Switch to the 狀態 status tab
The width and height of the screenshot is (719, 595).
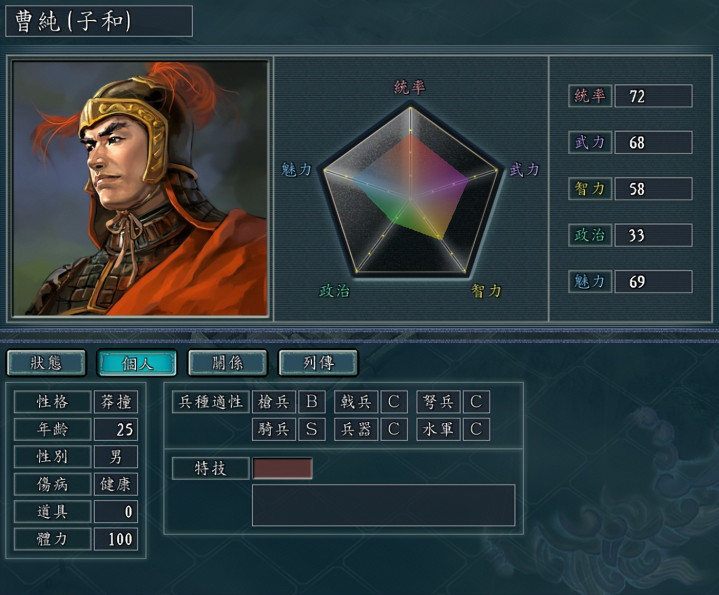coord(46,363)
